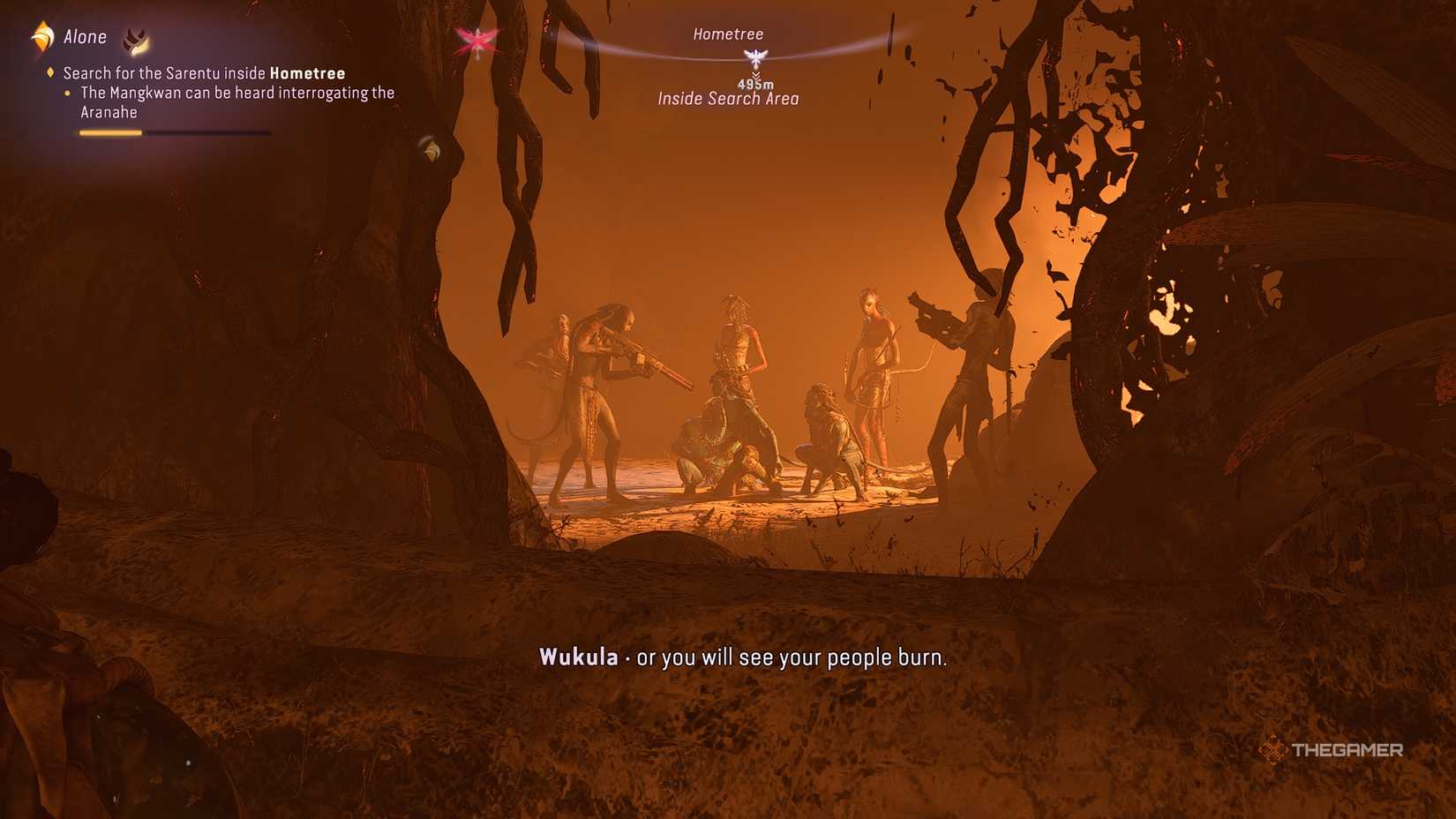Click the THEGAMER diamond logo icon
The image size is (1456, 819).
click(x=1272, y=752)
